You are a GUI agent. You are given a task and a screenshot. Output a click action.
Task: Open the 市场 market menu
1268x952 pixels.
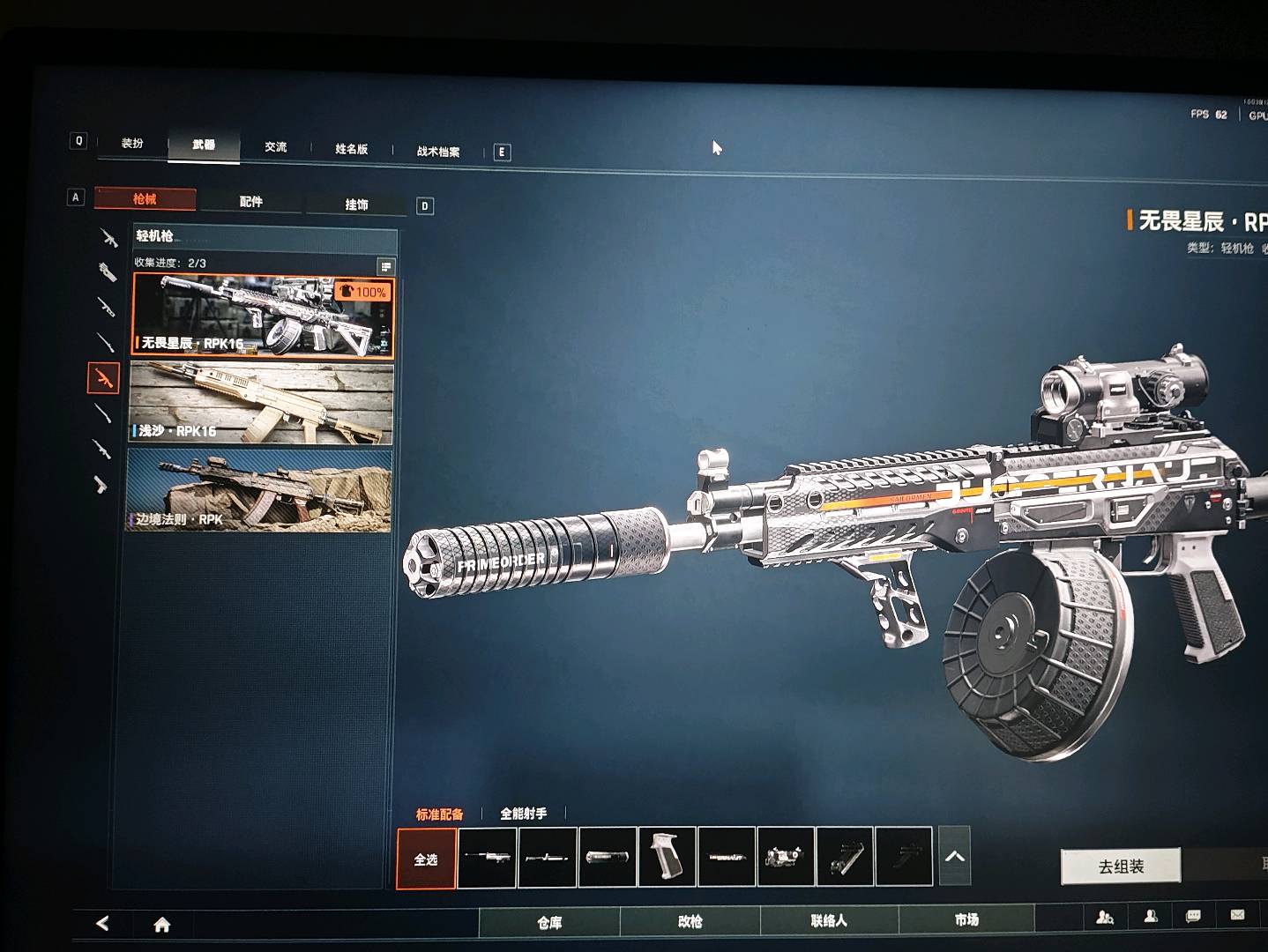(x=966, y=920)
